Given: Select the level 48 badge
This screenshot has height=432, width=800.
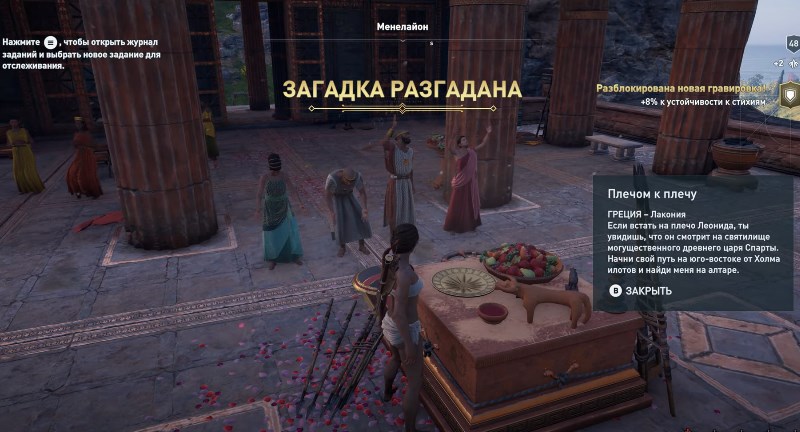Looking at the screenshot, I should tap(793, 44).
